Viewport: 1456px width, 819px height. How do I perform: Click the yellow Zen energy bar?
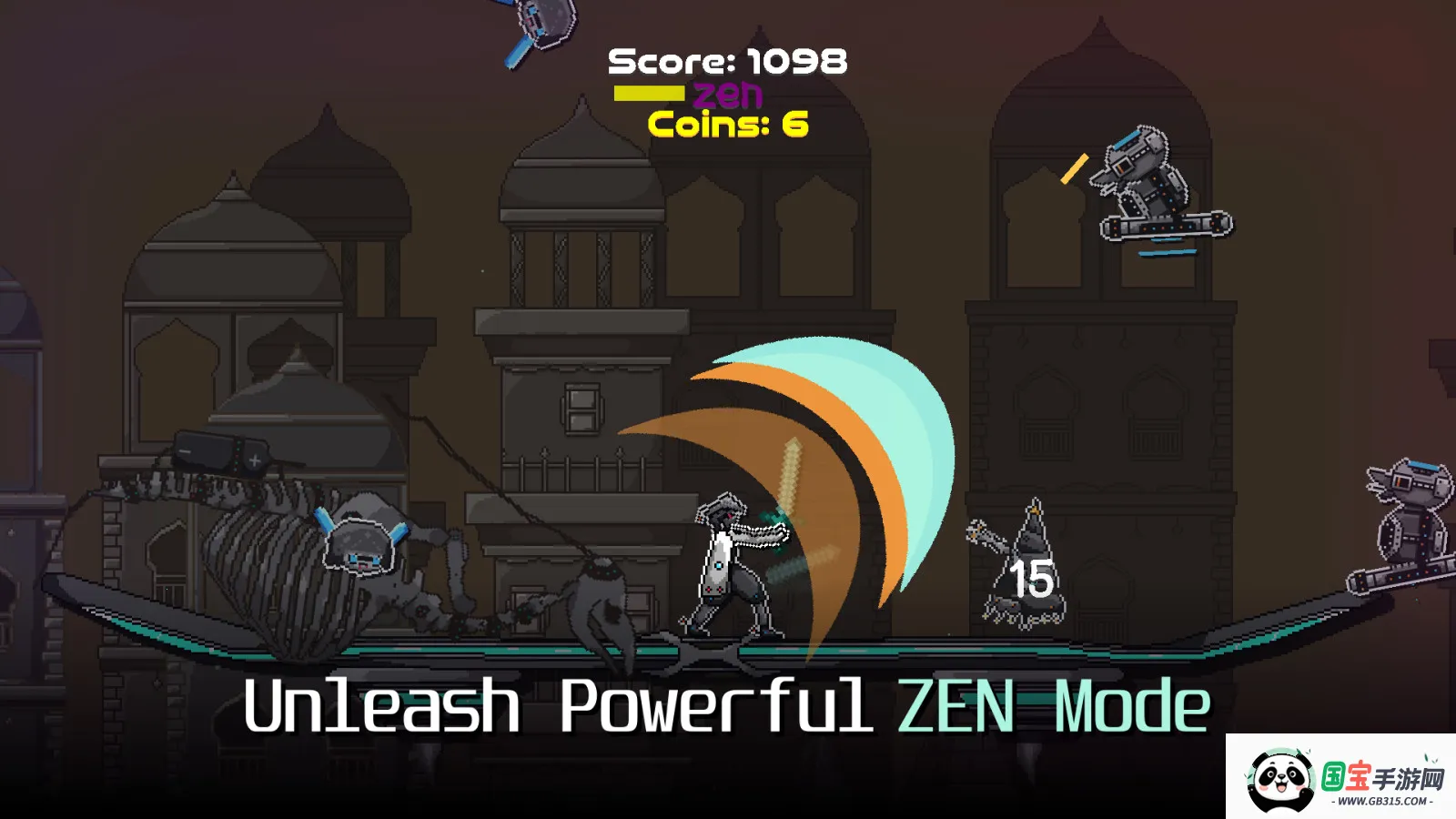point(649,91)
